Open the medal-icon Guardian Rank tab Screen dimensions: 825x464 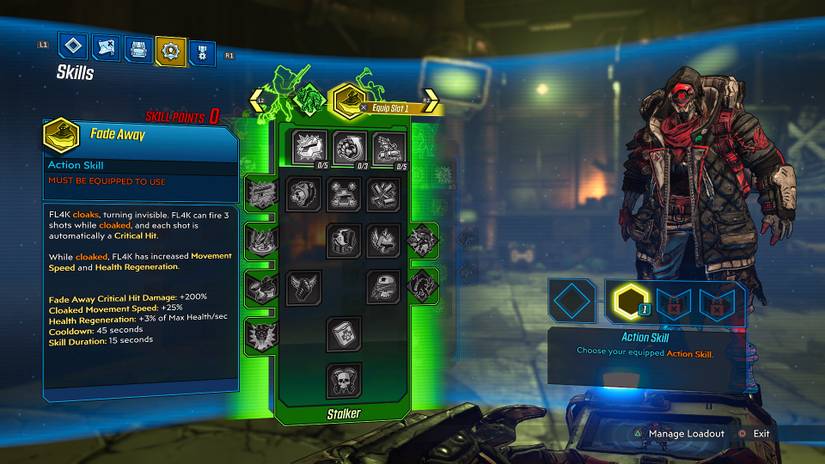(x=201, y=50)
